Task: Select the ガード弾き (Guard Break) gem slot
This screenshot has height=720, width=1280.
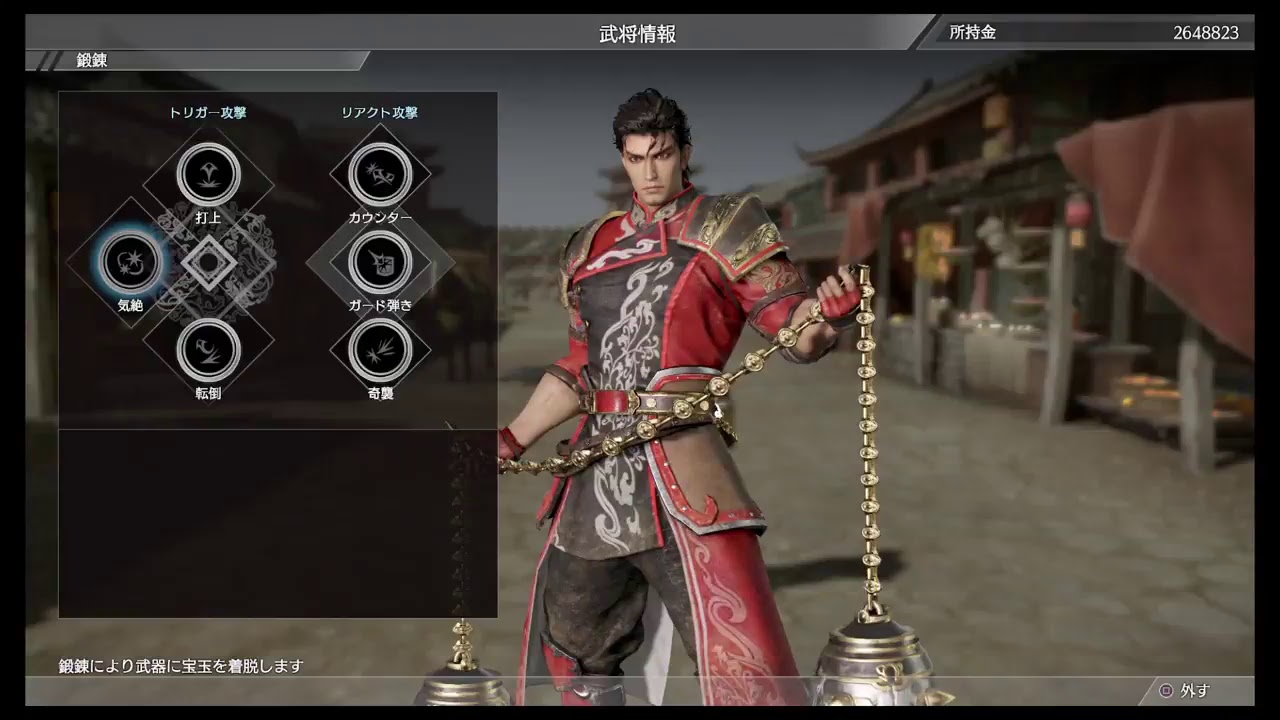Action: point(380,262)
